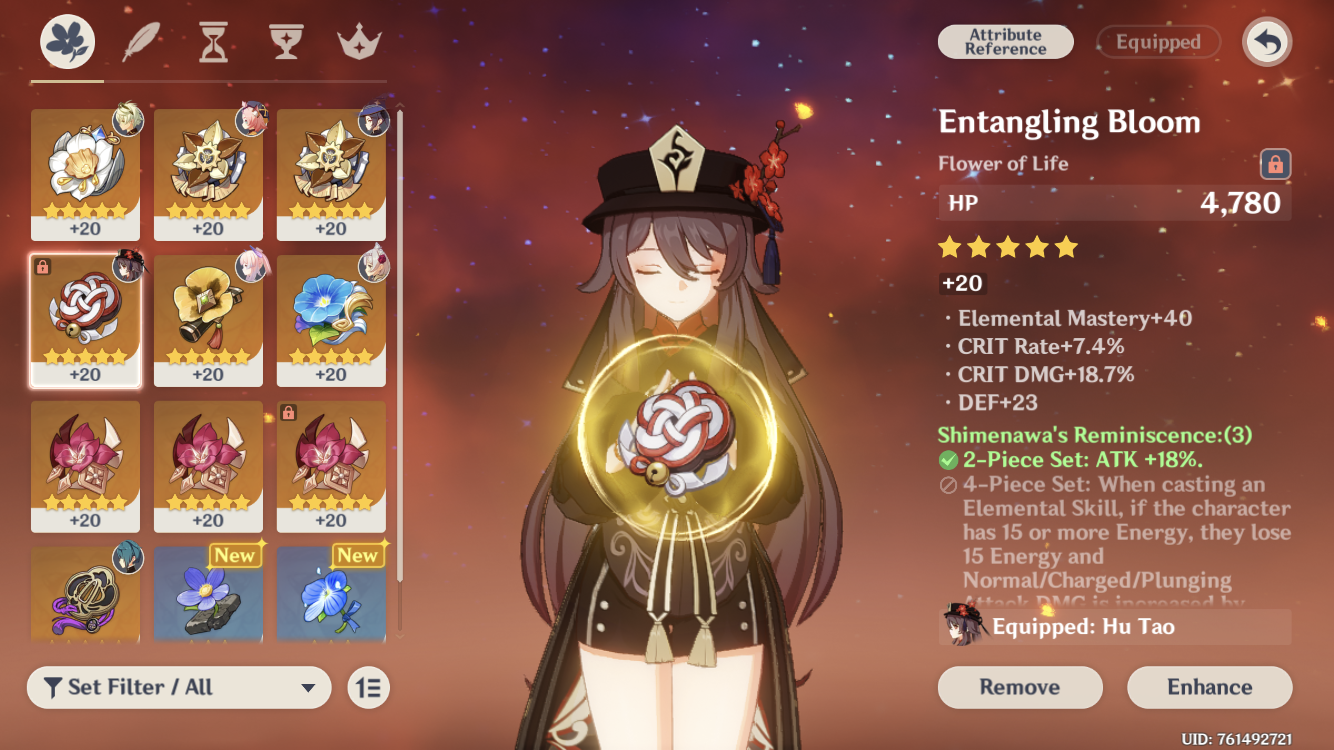Viewport: 1334px width, 750px height.
Task: Click the sorting order icon beside Set Filter
Action: (368, 687)
